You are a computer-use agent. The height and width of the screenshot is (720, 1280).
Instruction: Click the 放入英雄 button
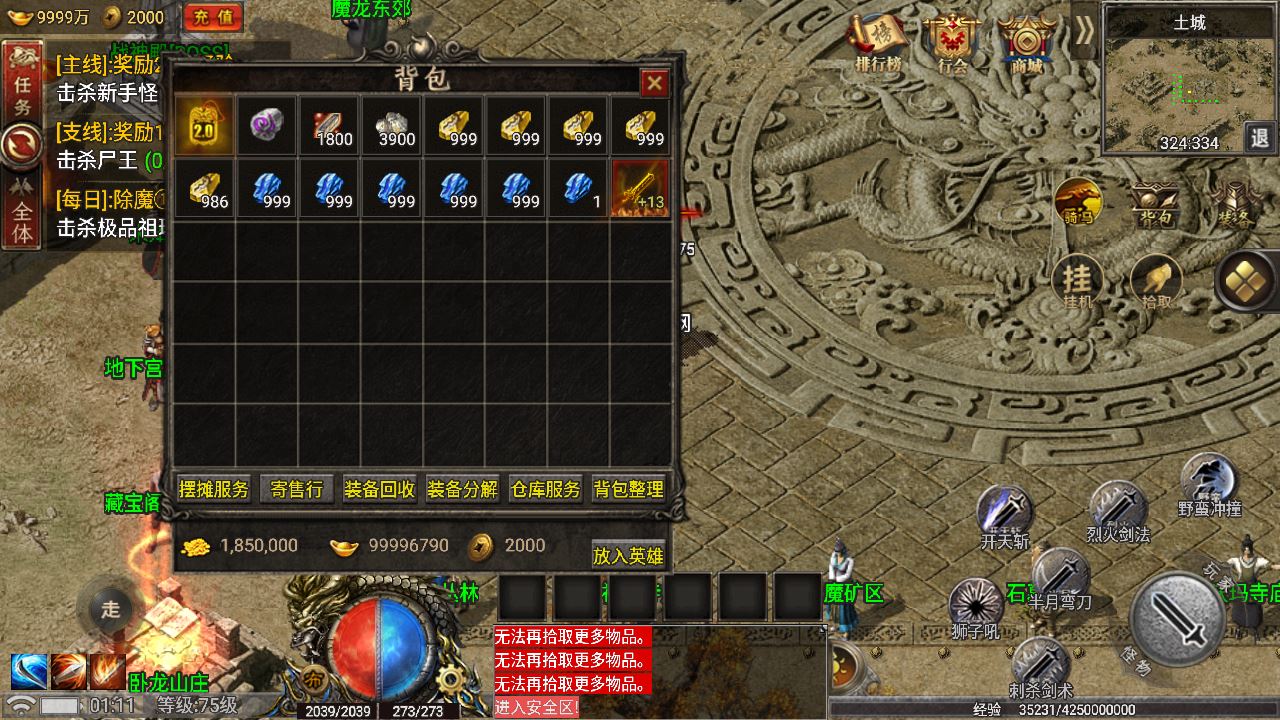pyautogui.click(x=628, y=555)
